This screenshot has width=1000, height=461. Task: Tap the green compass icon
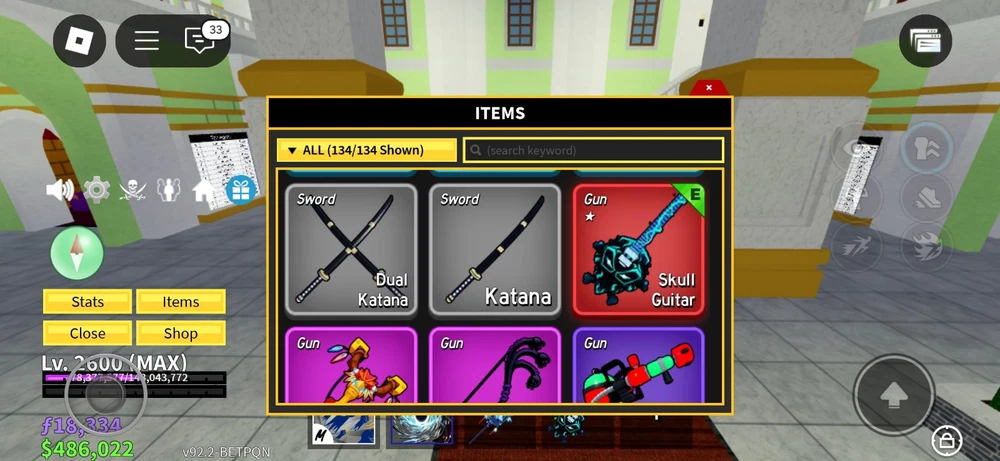tap(77, 253)
